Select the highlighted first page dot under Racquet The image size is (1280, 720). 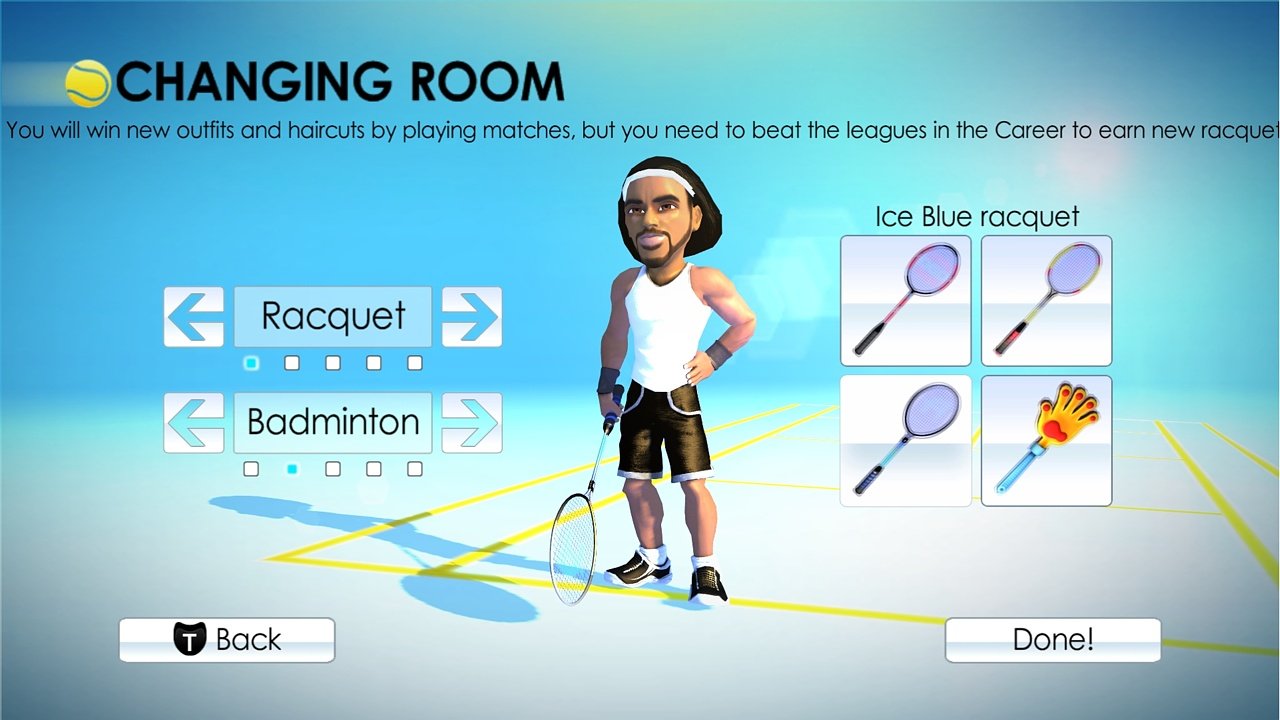pyautogui.click(x=251, y=363)
